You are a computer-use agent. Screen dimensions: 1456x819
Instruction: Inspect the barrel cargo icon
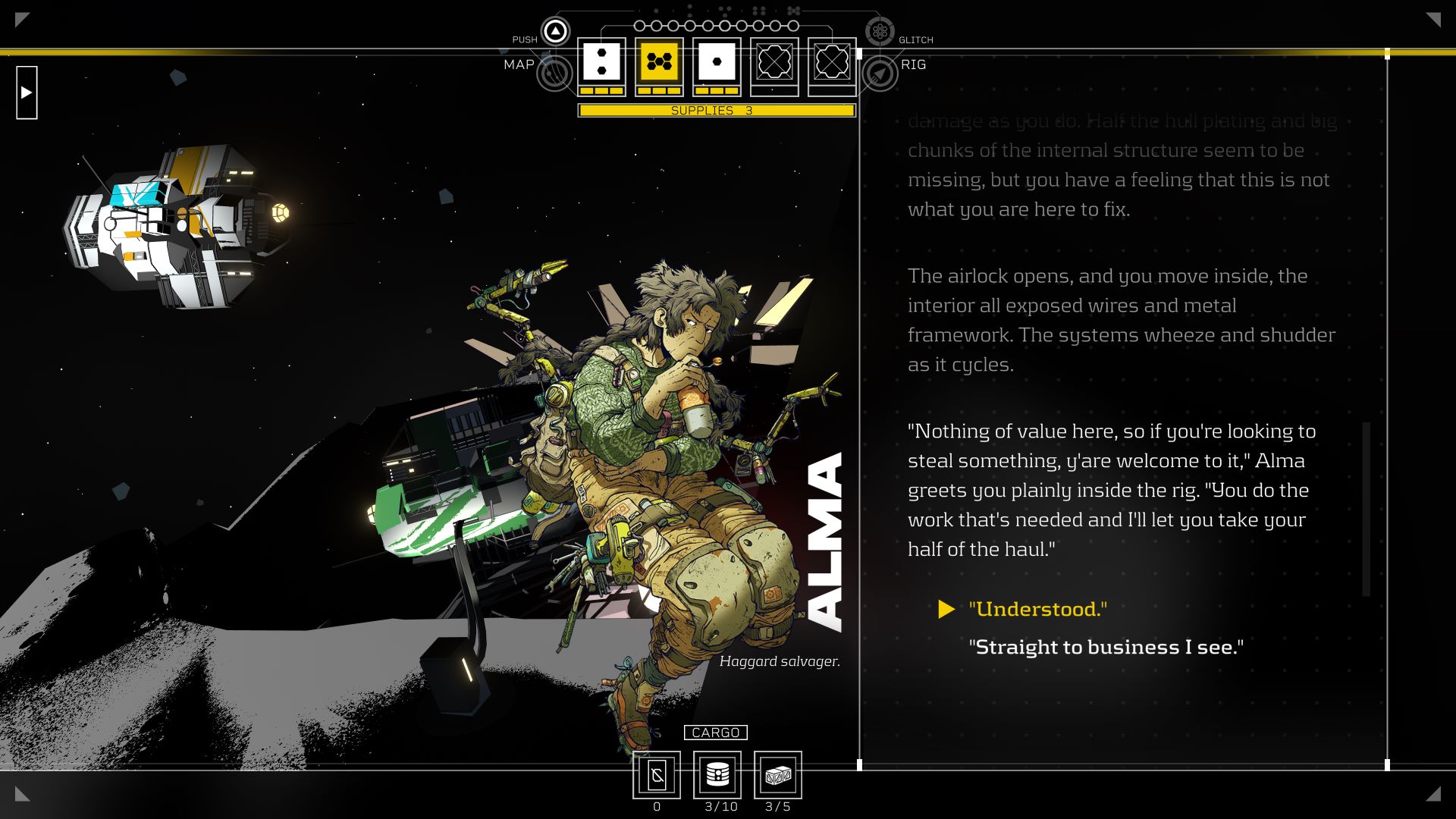tap(717, 774)
